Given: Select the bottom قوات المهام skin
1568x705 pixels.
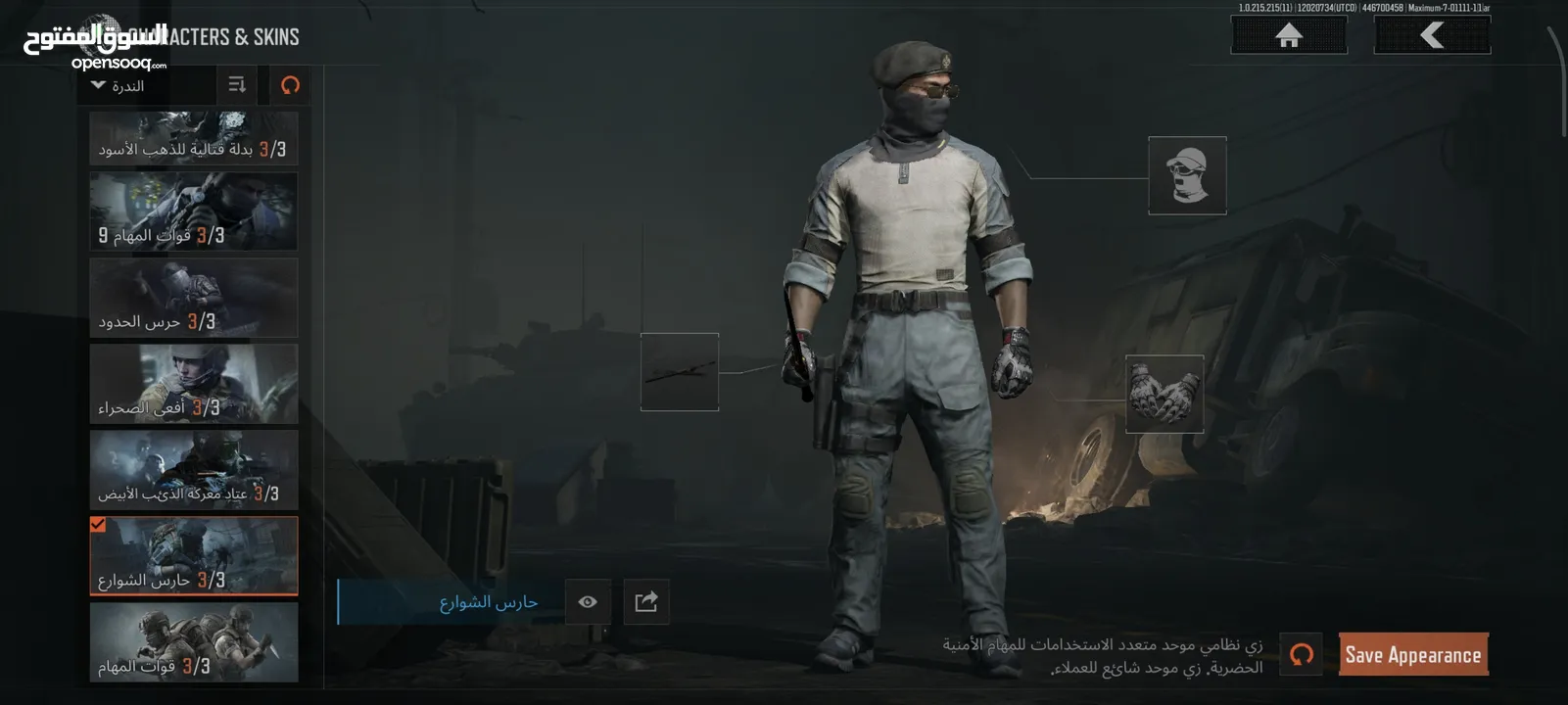Looking at the screenshot, I should [194, 641].
